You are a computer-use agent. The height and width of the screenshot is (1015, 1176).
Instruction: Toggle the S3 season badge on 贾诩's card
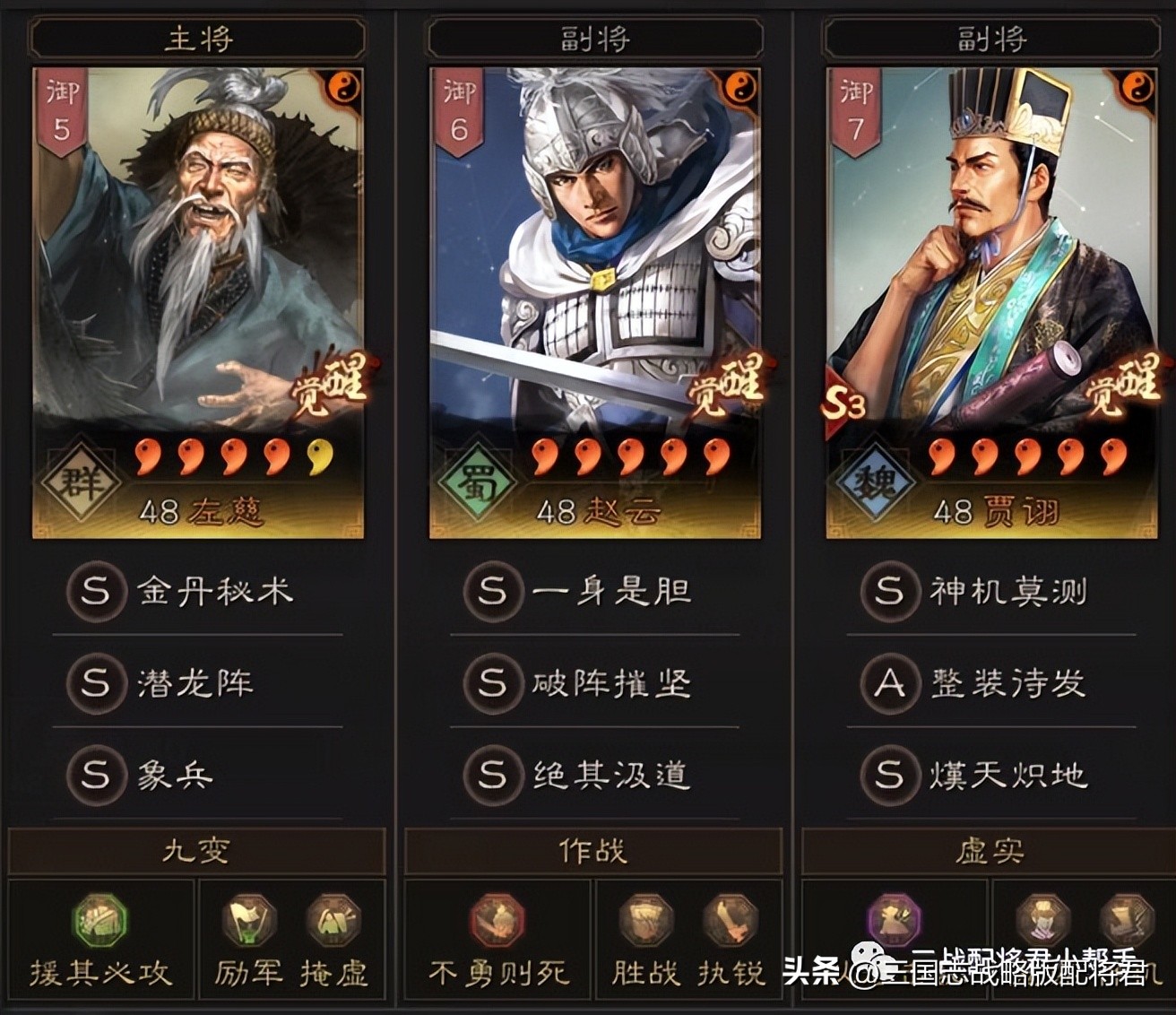tap(847, 403)
